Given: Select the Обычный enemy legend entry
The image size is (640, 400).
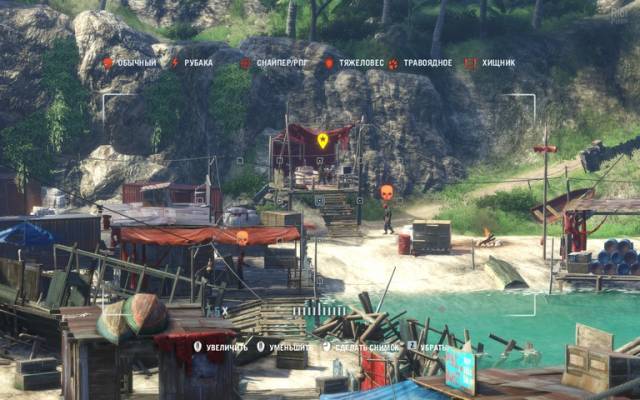Looking at the screenshot, I should click(x=131, y=63).
